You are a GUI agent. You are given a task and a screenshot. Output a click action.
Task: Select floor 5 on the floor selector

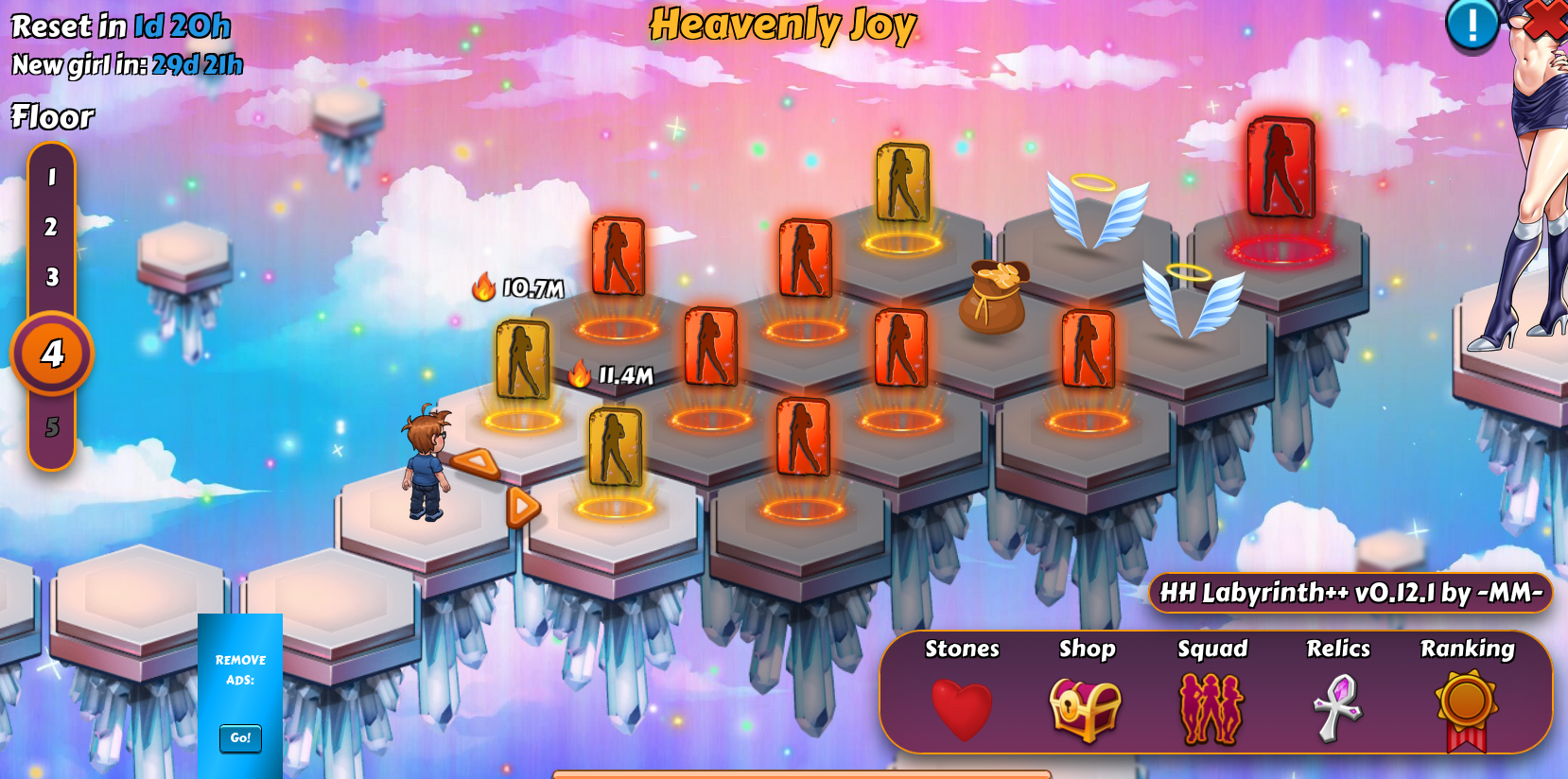coord(52,427)
